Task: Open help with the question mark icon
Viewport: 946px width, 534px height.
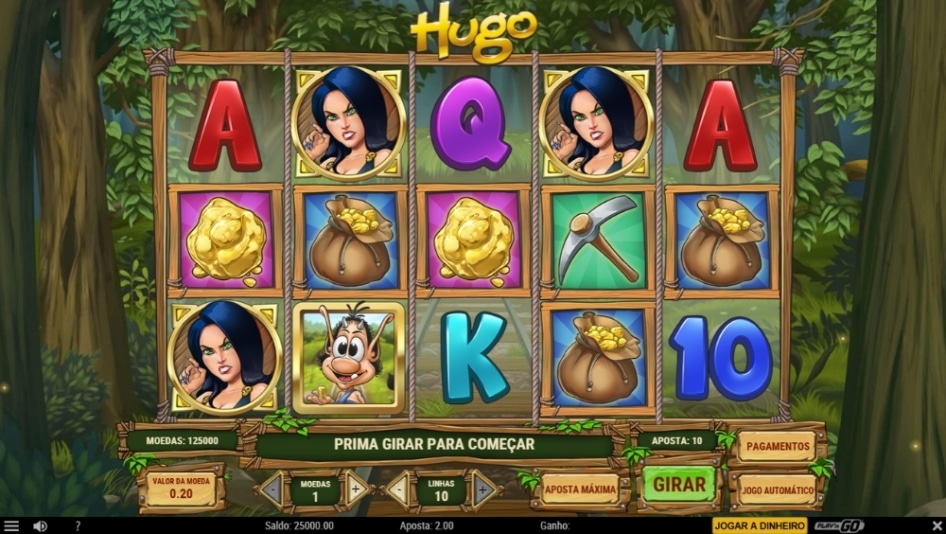Action: pyautogui.click(x=77, y=526)
